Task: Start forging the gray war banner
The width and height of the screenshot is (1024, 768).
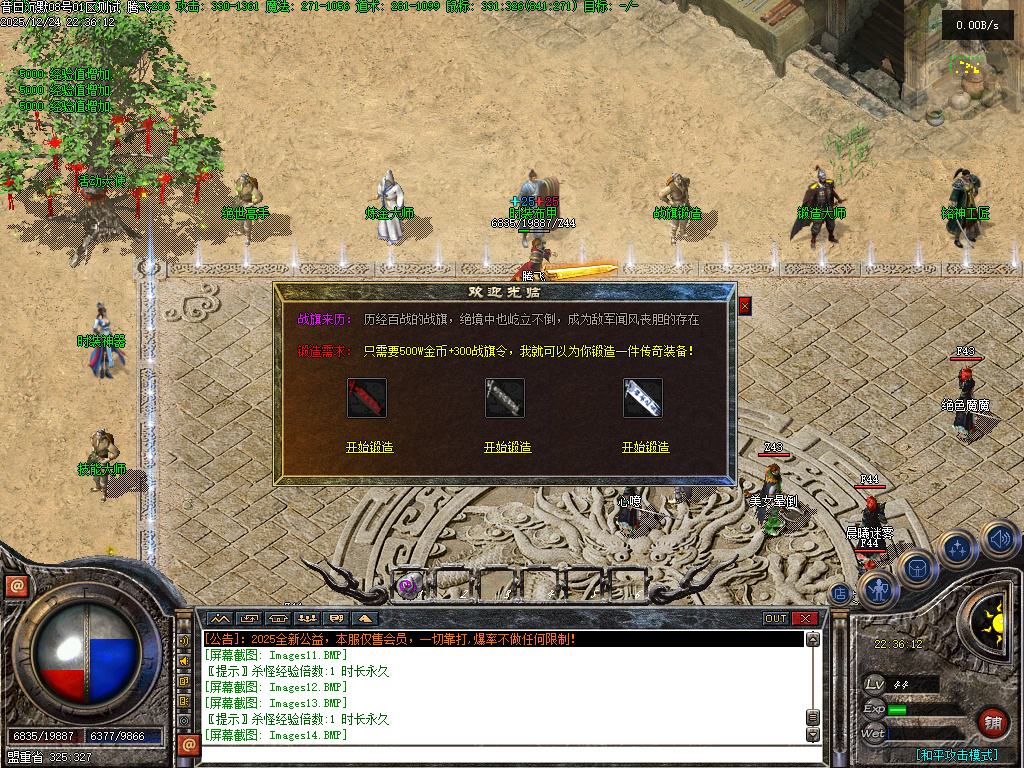Action: tap(507, 447)
